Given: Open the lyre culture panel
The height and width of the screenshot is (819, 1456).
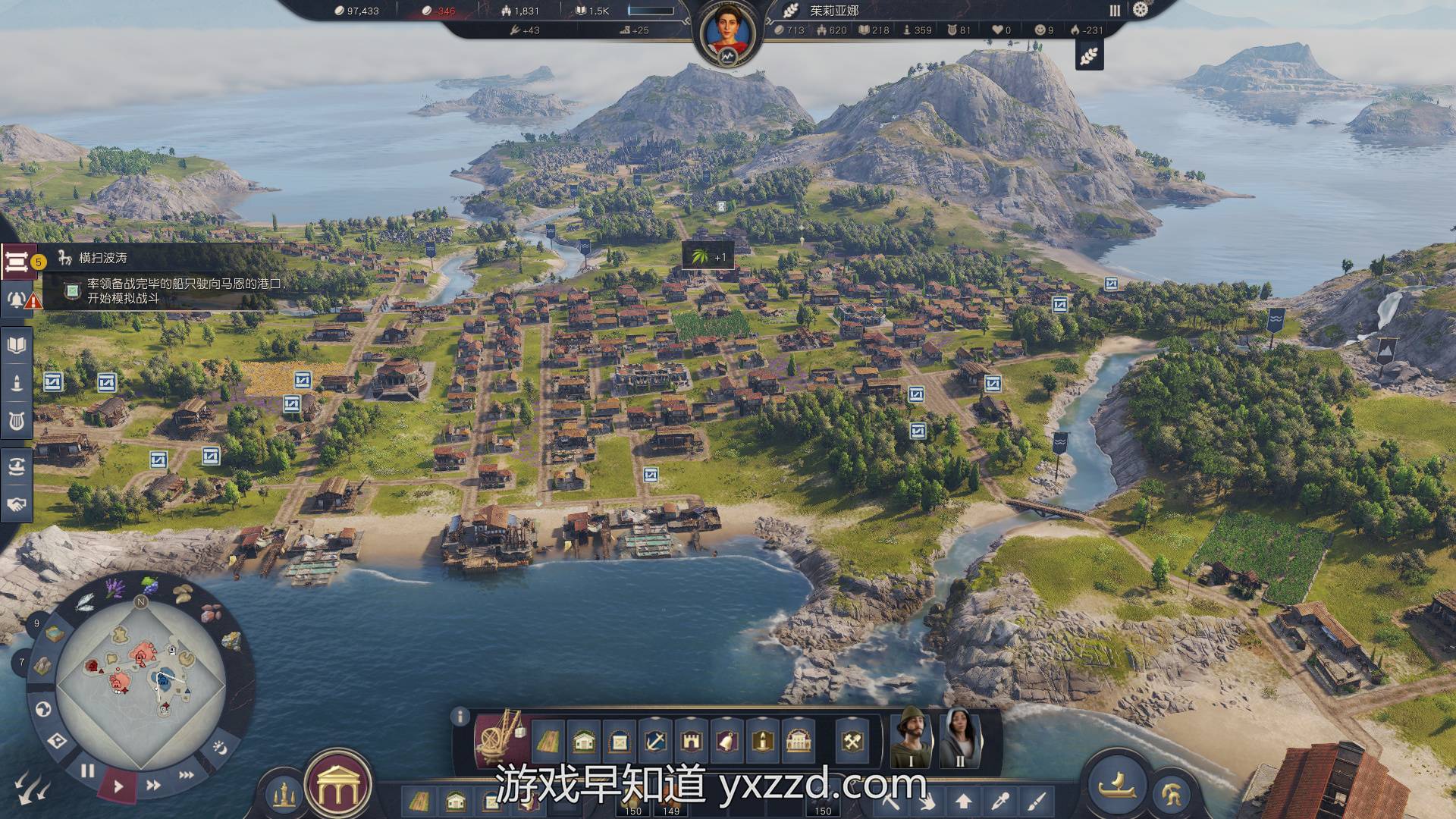Looking at the screenshot, I should [x=17, y=420].
